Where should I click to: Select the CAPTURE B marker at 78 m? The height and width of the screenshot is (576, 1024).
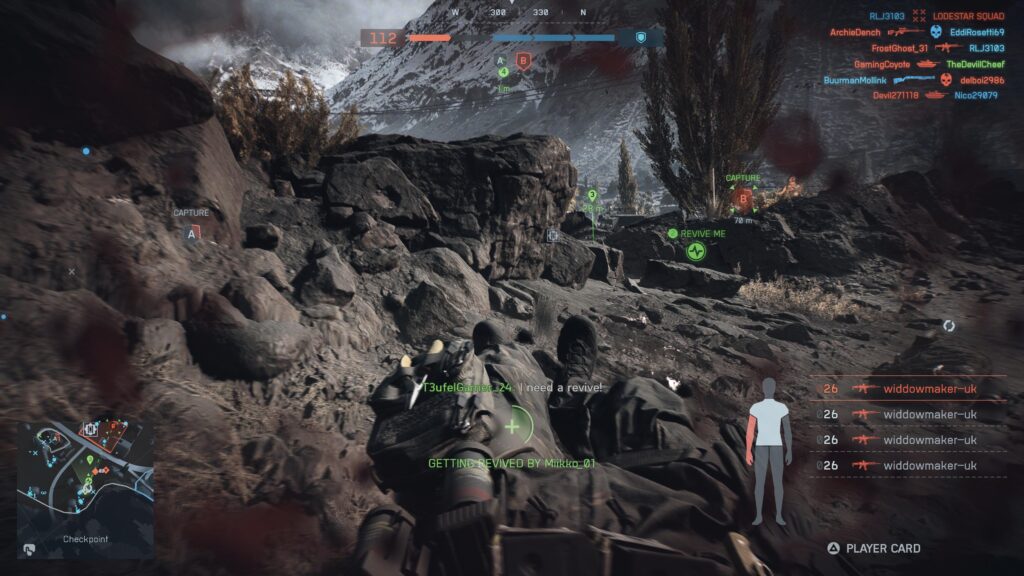742,198
